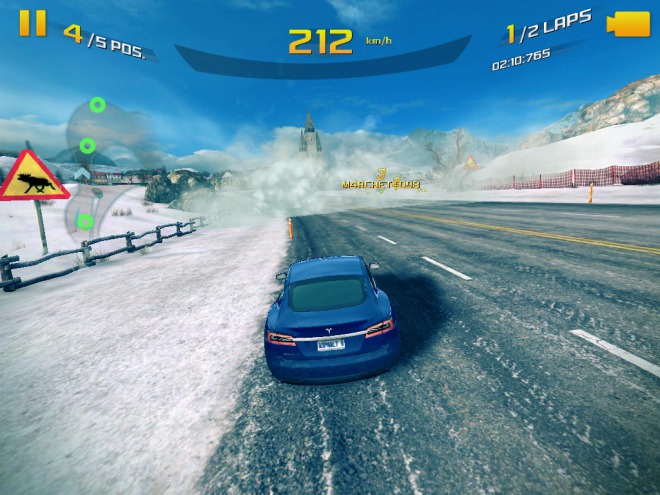Screen dimensions: 660x495
Task: Switch the camera view
Action: [629, 24]
